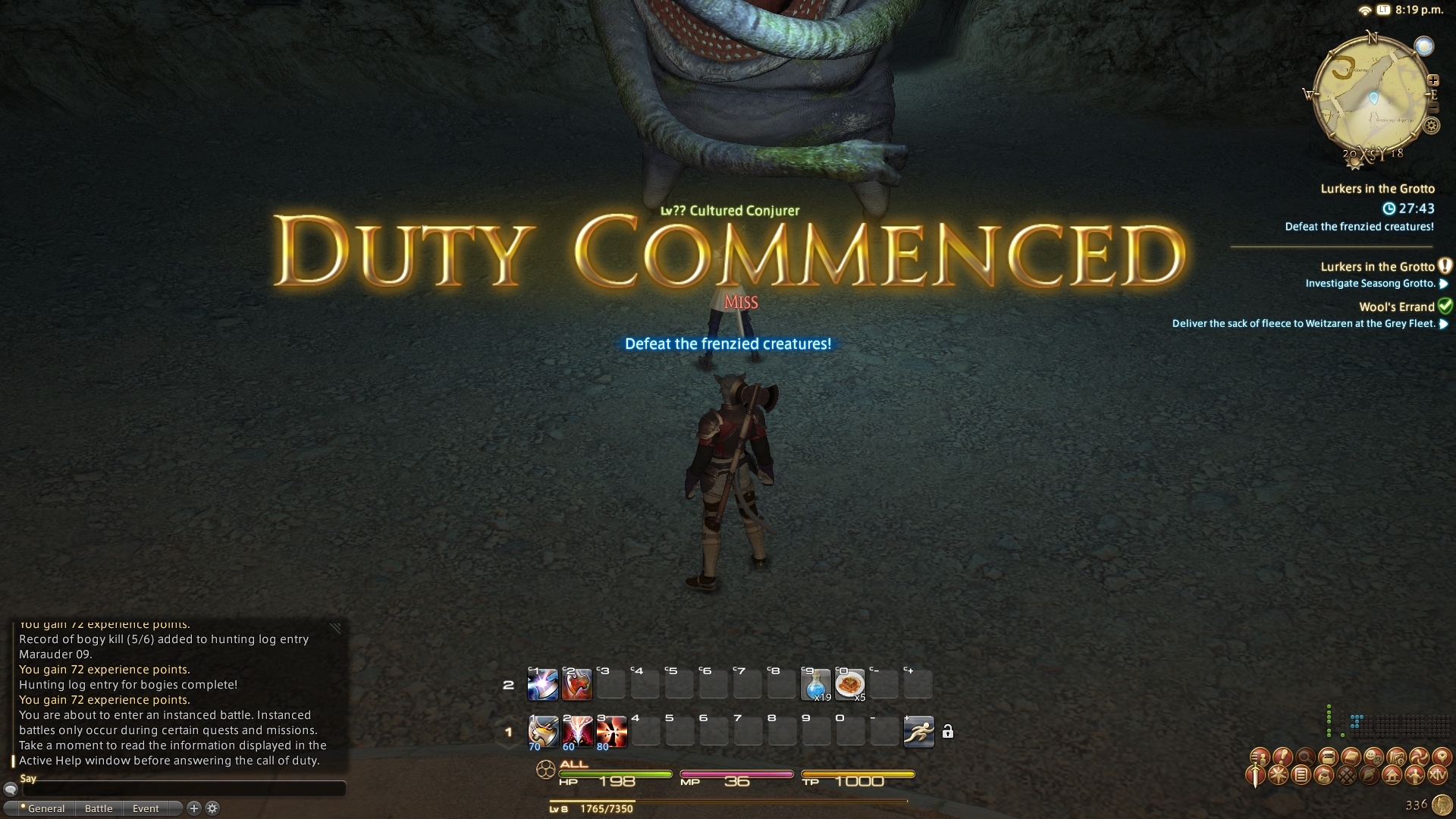Add a new chat tab with plus

[x=194, y=808]
